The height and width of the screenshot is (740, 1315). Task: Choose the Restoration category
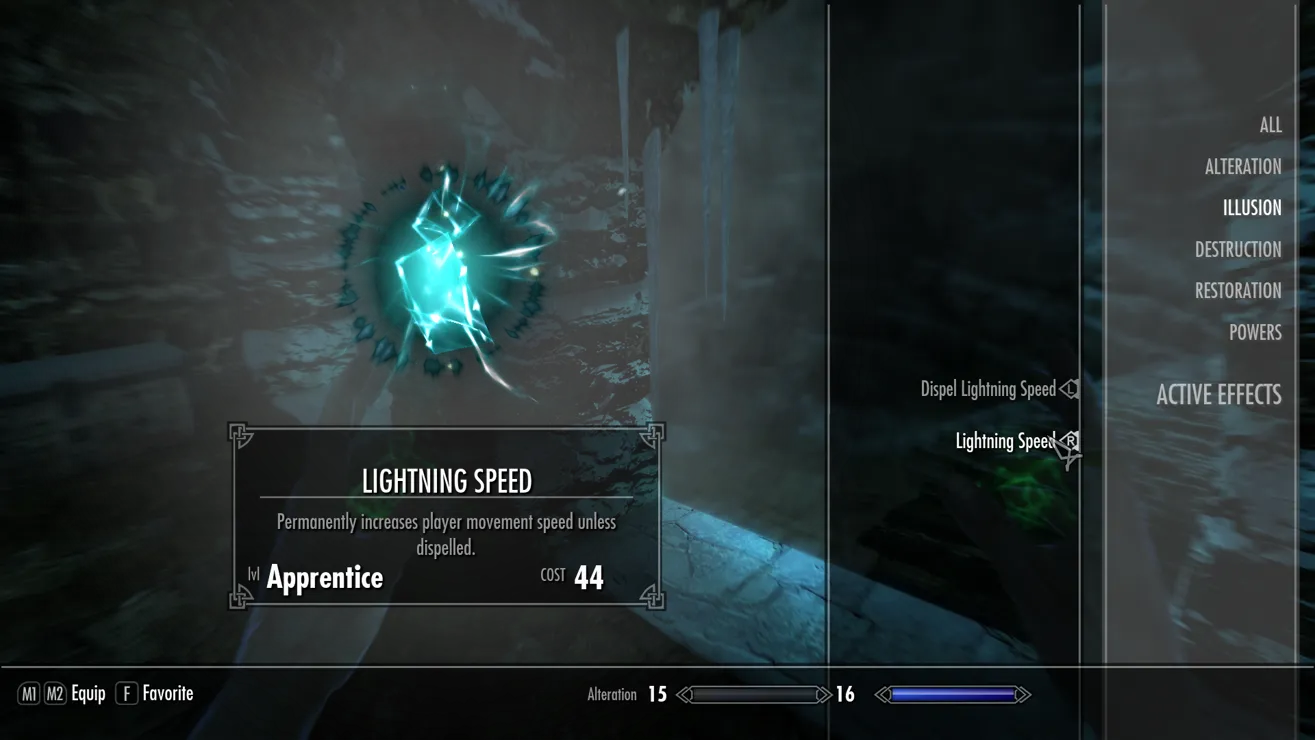[x=1237, y=291]
